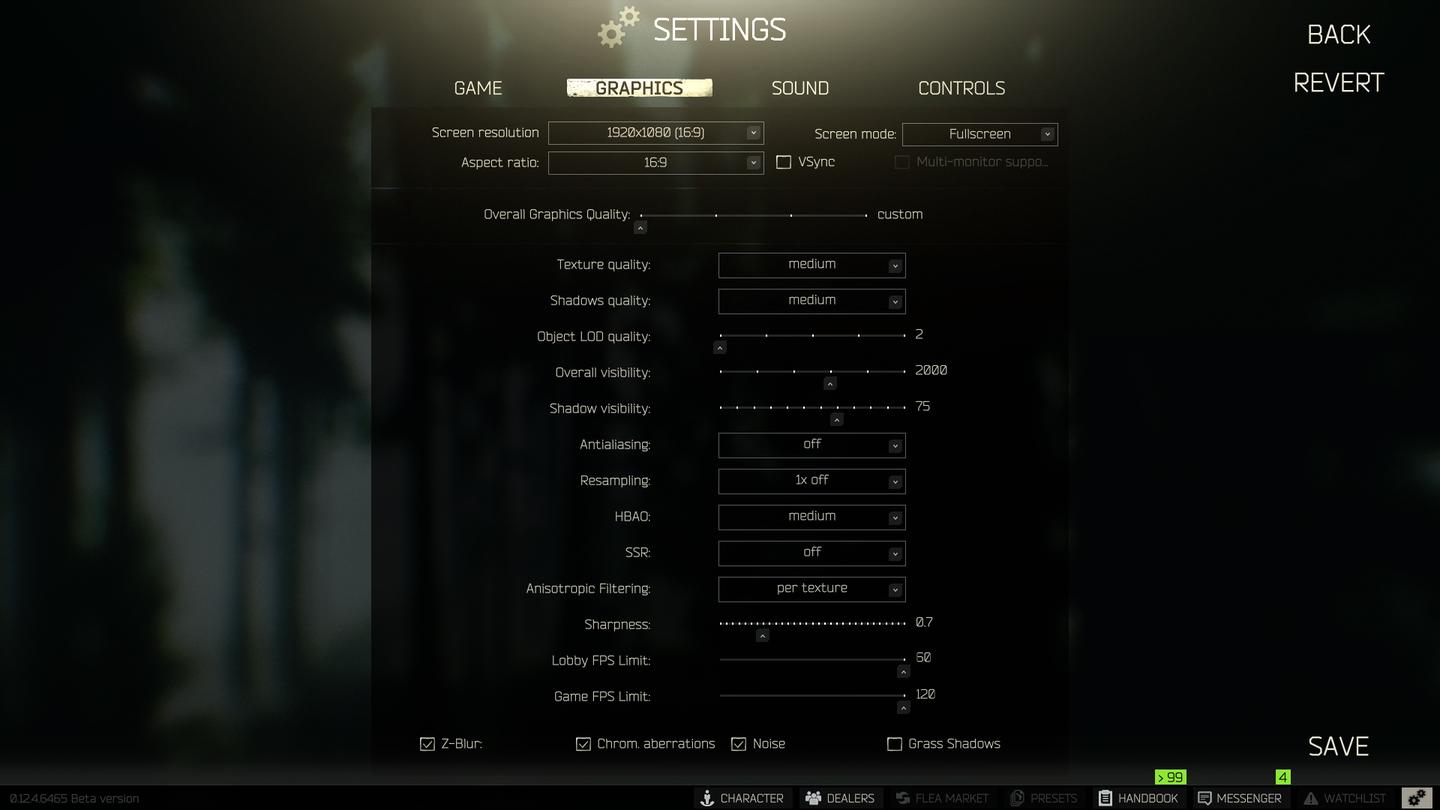Open the Screen resolution dropdown

click(655, 132)
